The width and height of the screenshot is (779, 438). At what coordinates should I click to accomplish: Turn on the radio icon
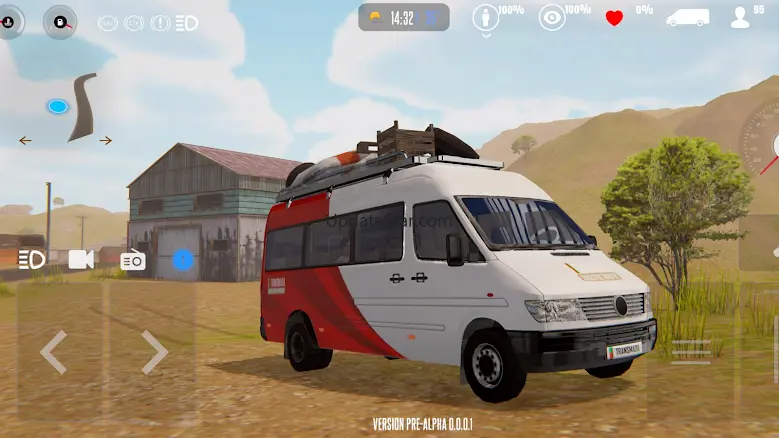tap(133, 260)
